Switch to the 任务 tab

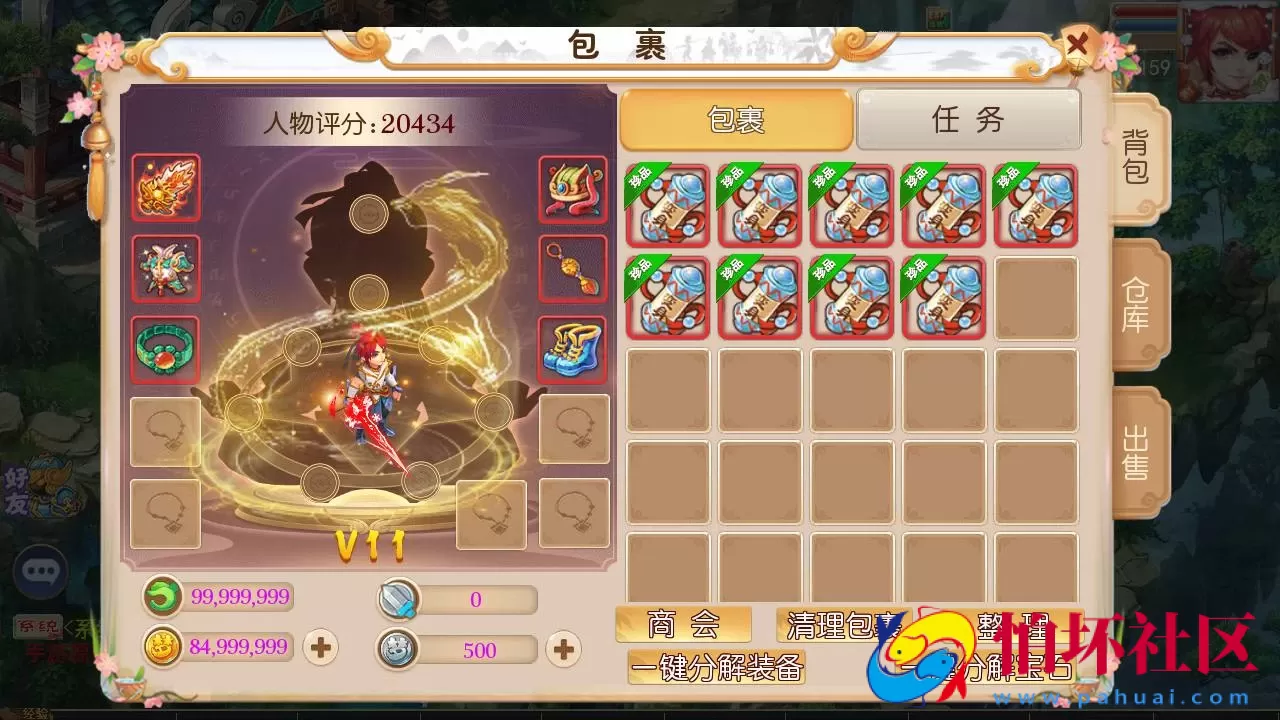967,119
